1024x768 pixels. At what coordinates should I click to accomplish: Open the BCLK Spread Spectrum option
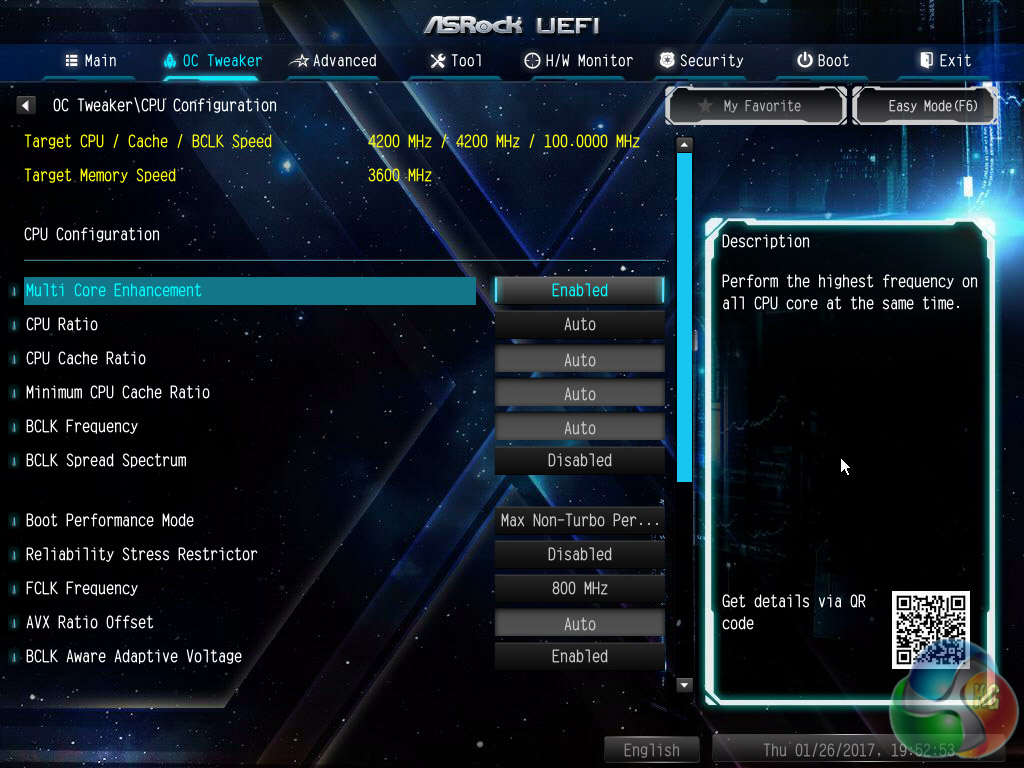point(580,461)
